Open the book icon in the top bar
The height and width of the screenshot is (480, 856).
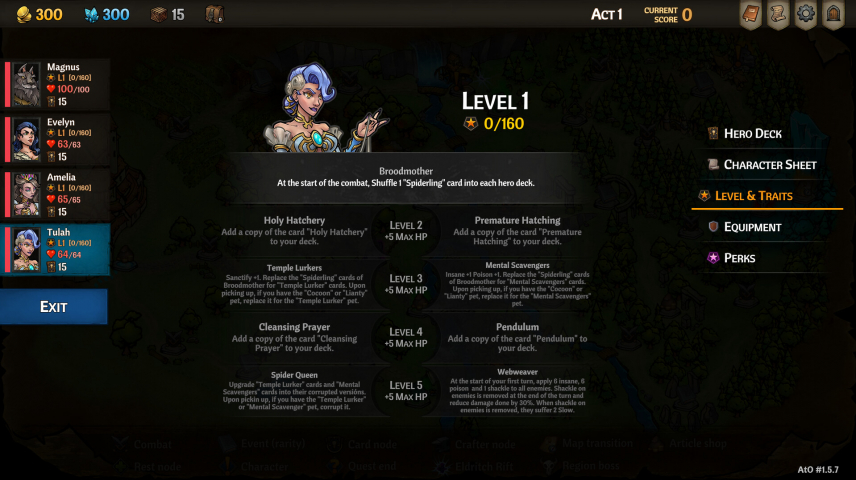[750, 15]
